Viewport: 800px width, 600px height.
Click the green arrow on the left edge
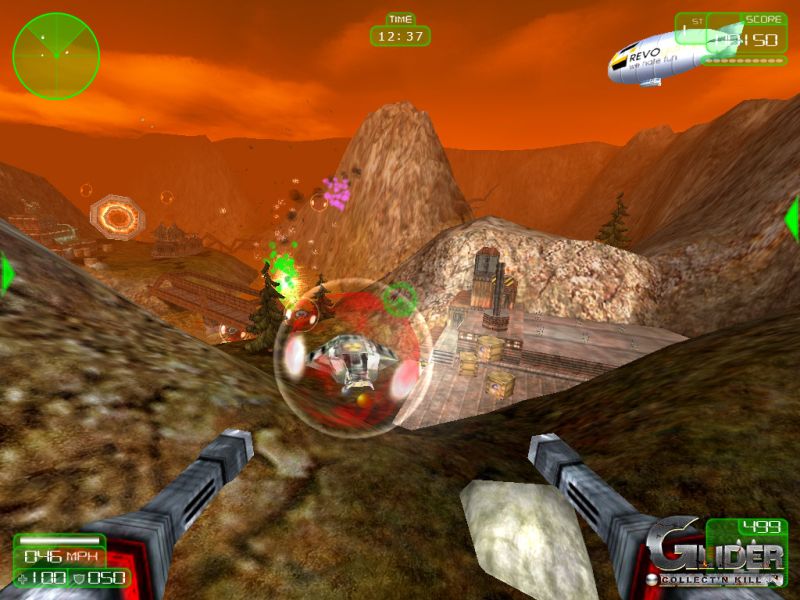click(x=6, y=273)
